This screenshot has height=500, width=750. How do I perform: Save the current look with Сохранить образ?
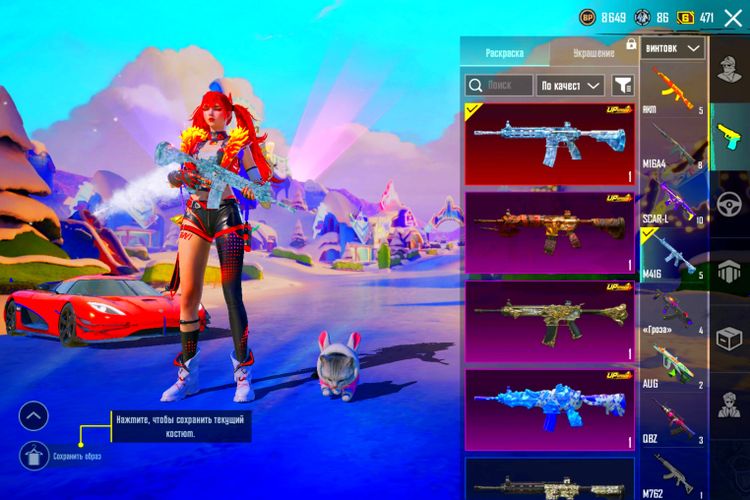click(x=34, y=456)
